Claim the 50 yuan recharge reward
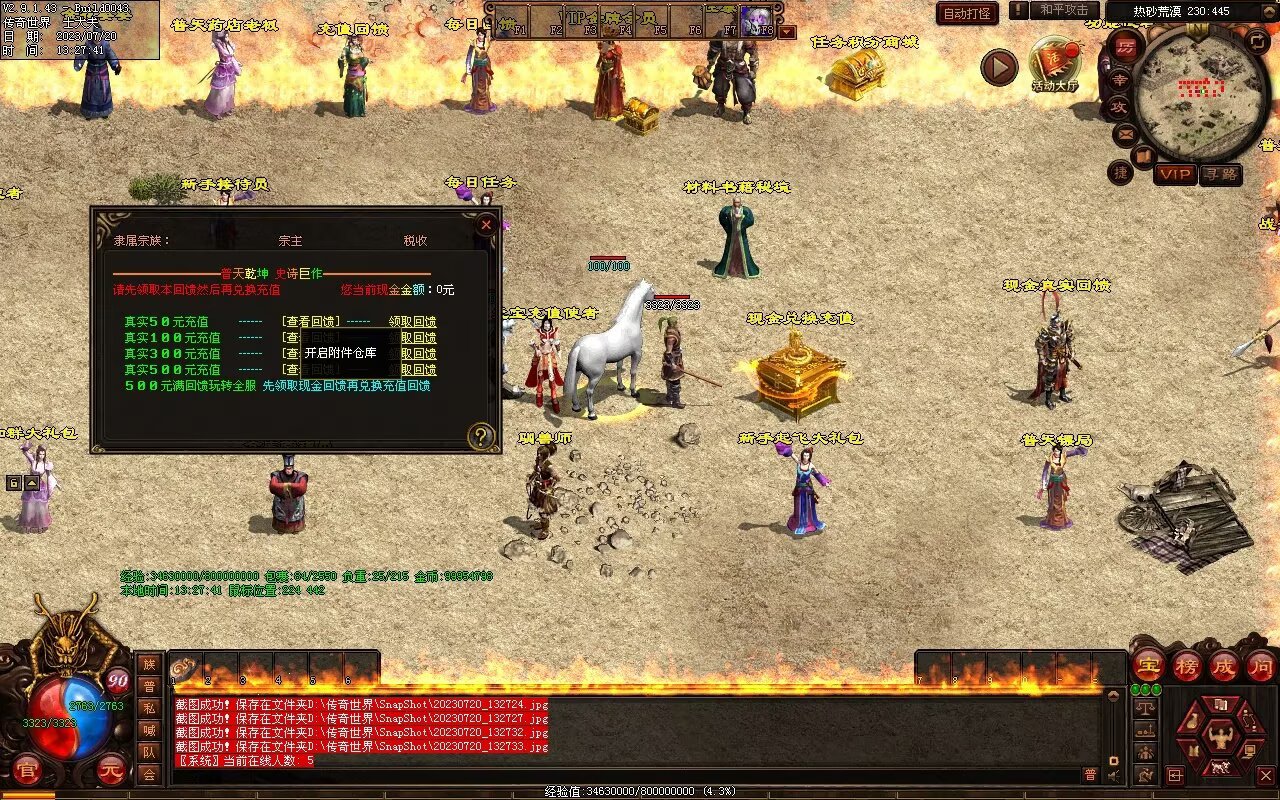 click(x=412, y=322)
